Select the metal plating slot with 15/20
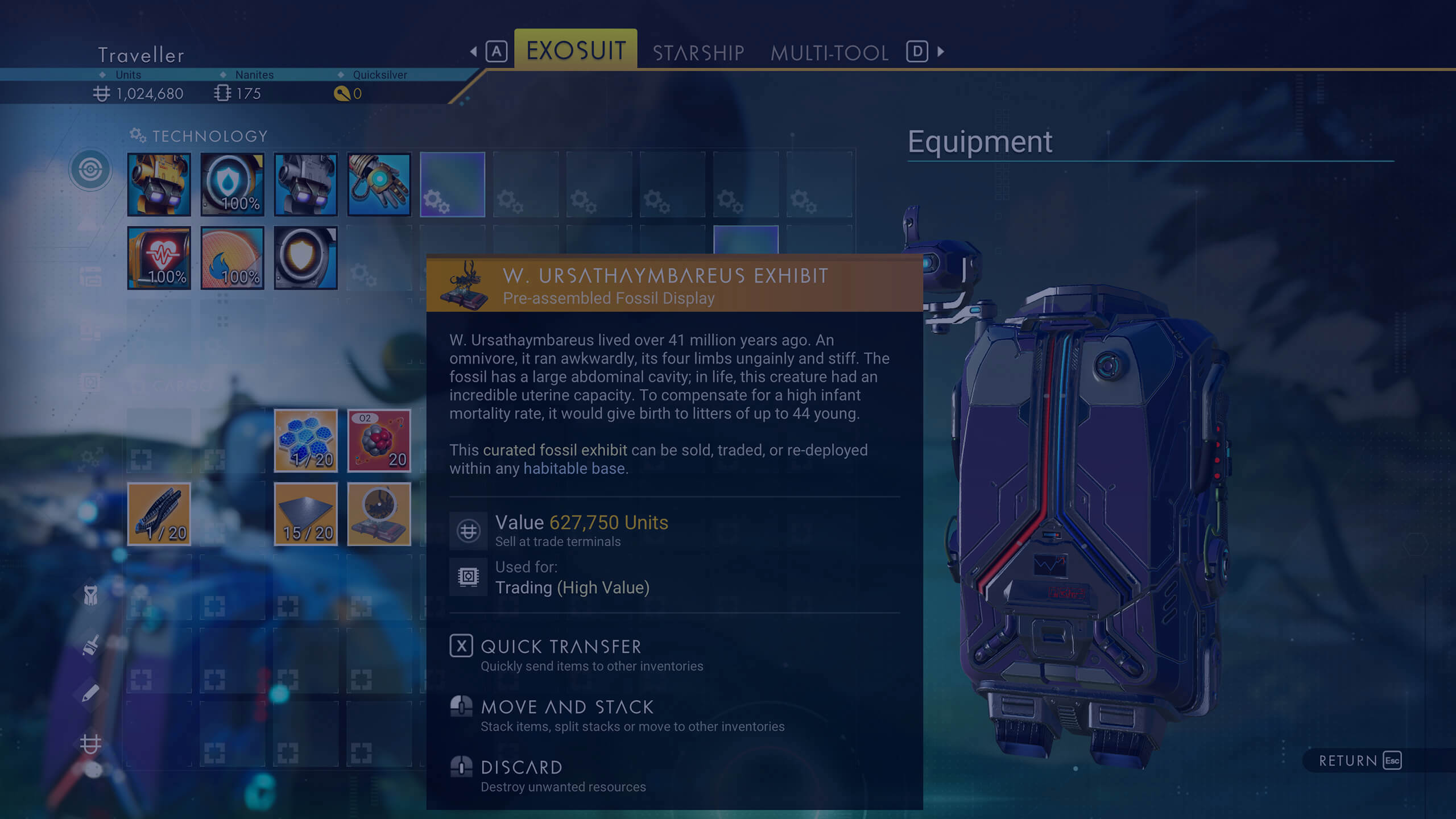This screenshot has height=819, width=1456. [x=305, y=514]
